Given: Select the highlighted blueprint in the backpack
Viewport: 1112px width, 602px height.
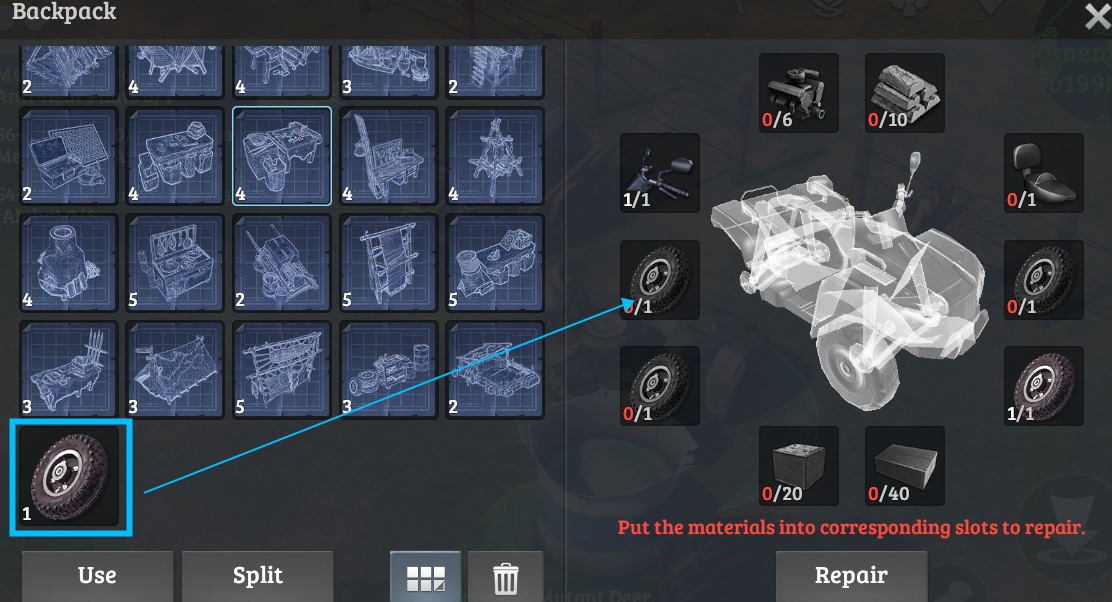Looking at the screenshot, I should click(x=282, y=156).
